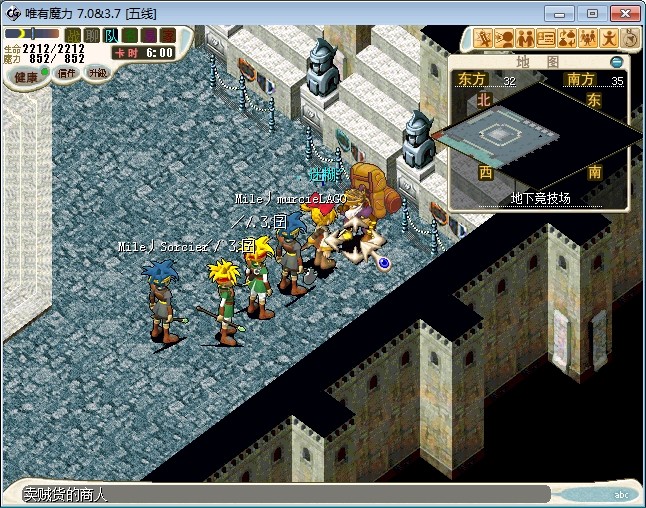Activate the sword duel action icon
Screen dimensions: 646x508
pyautogui.click(x=484, y=39)
